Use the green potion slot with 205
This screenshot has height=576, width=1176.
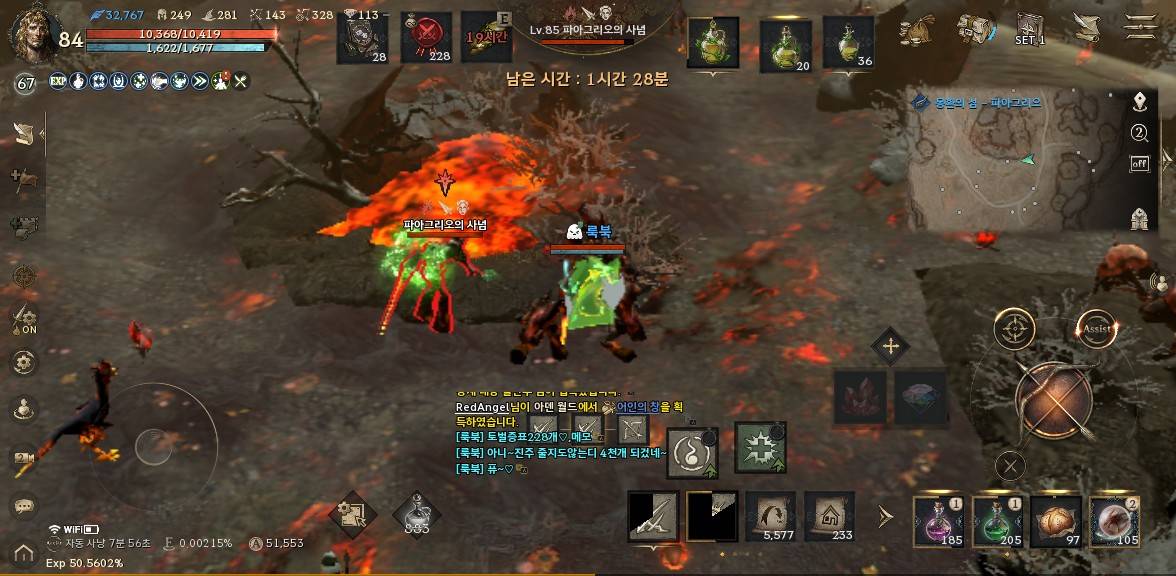[x=997, y=521]
